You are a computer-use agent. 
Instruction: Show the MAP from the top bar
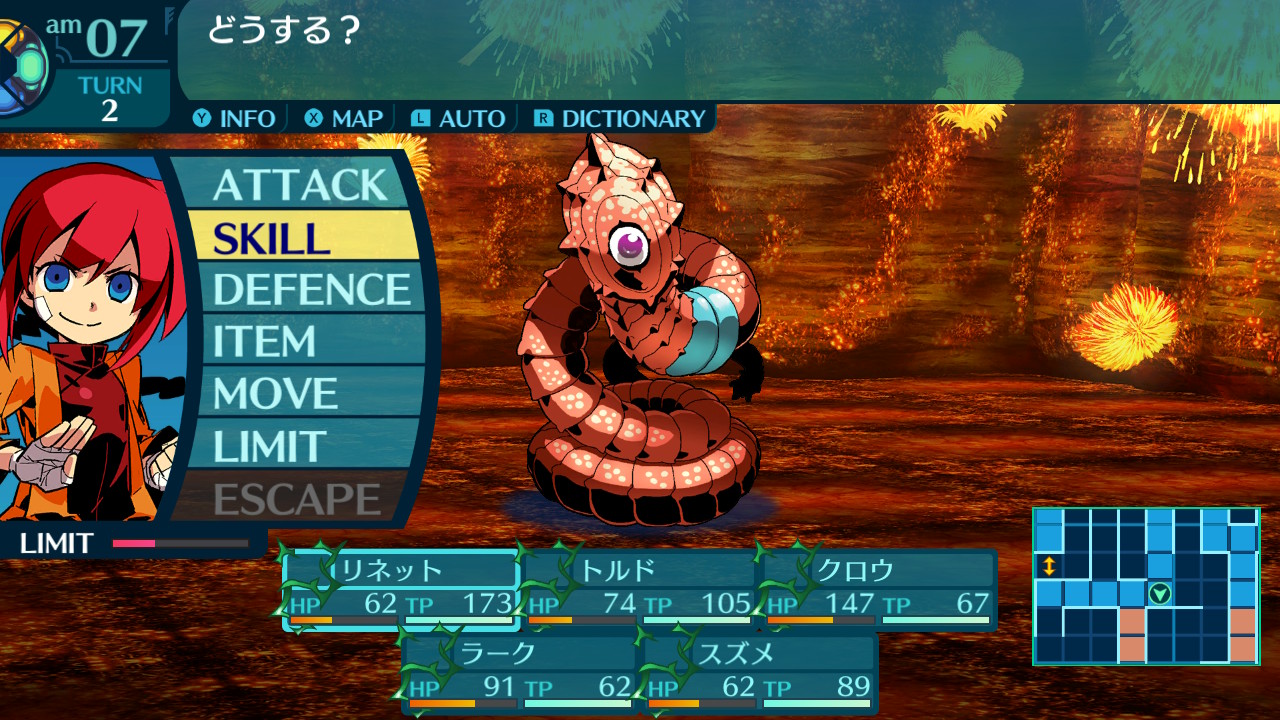click(345, 118)
